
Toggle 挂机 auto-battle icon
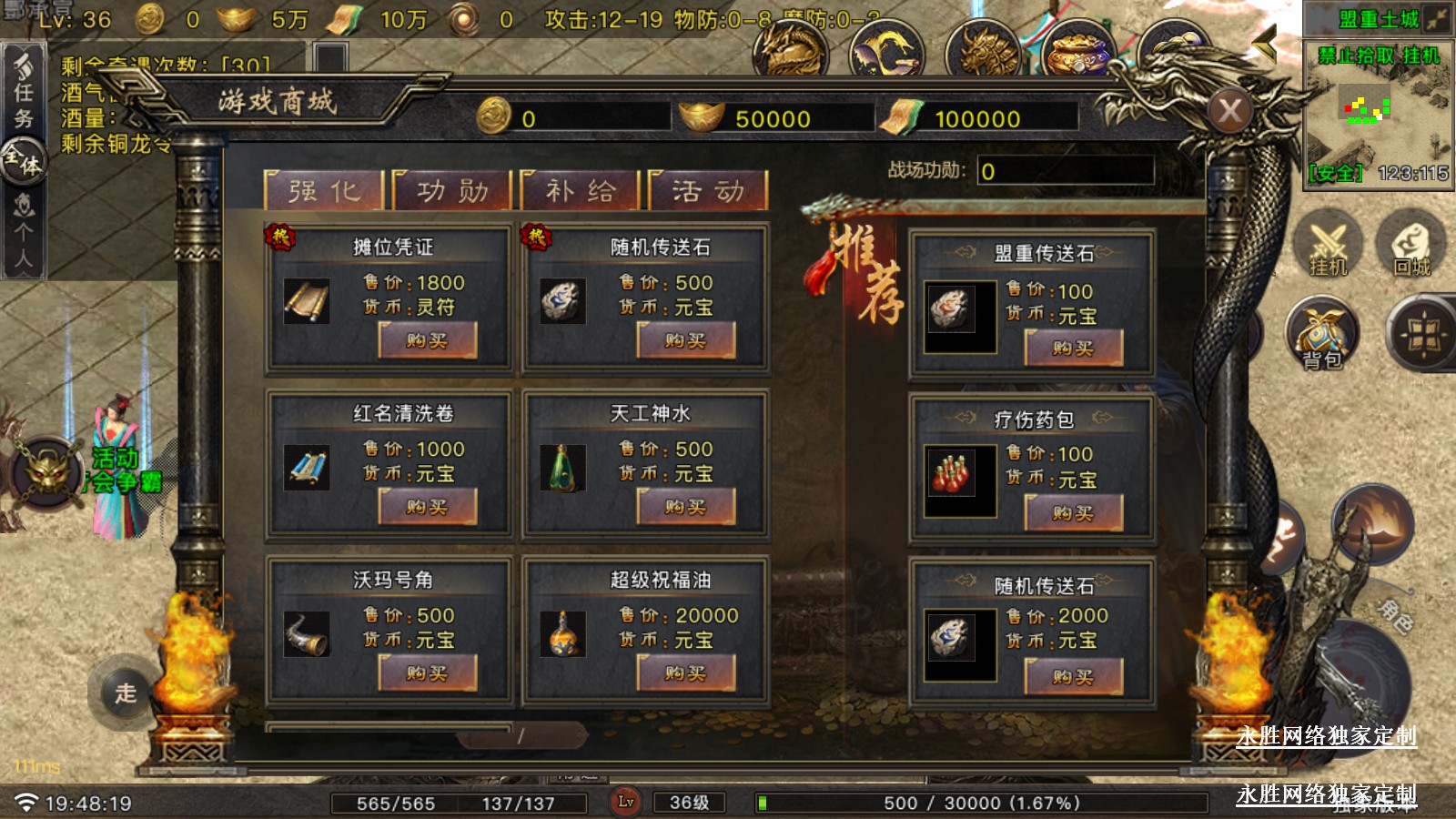tap(1328, 246)
